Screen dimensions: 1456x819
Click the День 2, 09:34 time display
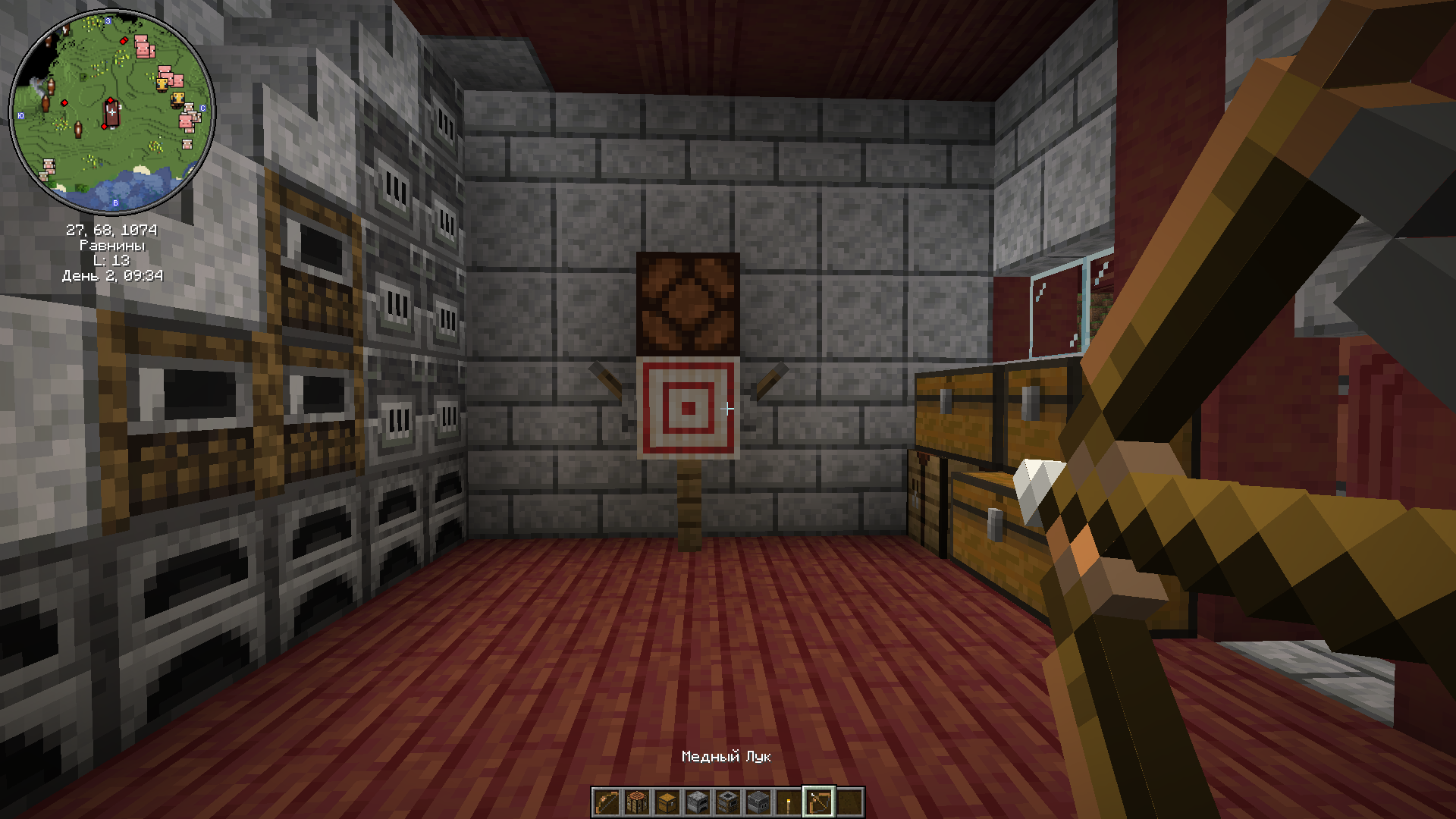(x=112, y=275)
